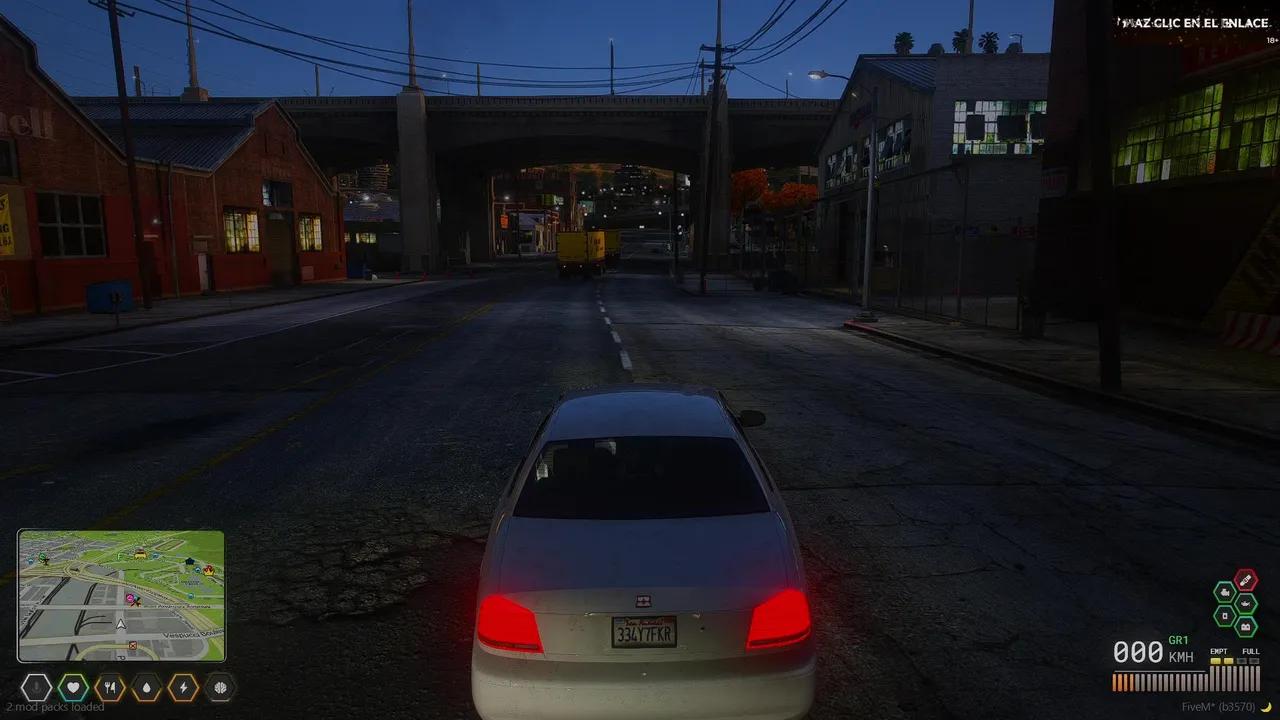Select the oil can hexagon icon
This screenshot has height=720, width=1280.
tap(1245, 604)
